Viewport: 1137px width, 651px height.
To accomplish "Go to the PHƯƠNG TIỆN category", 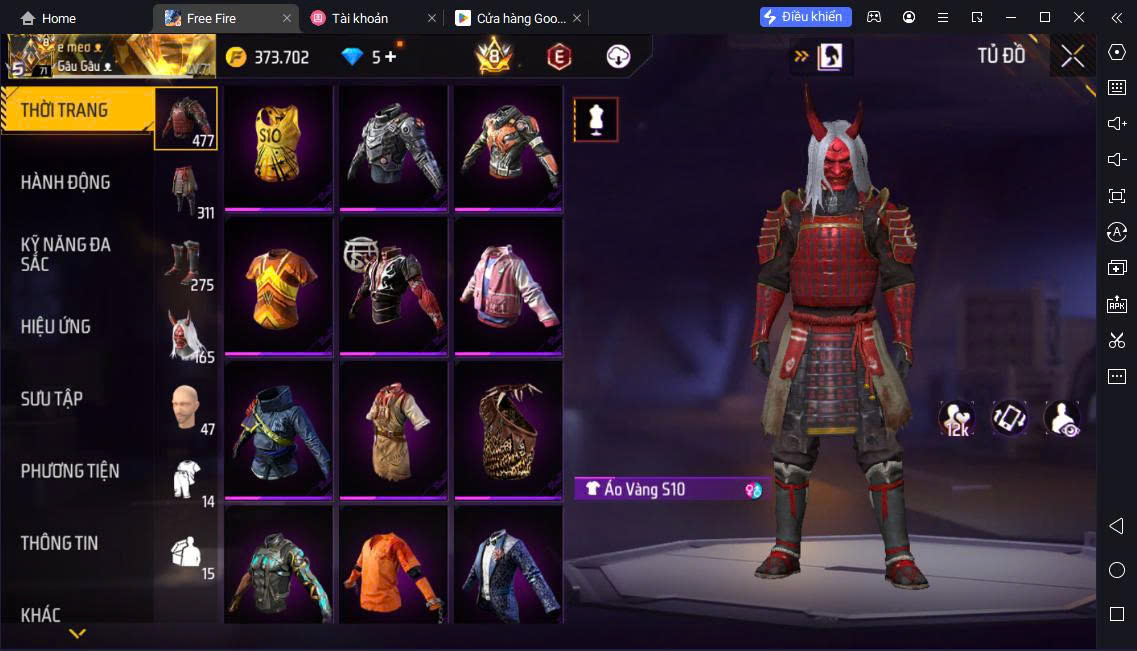I will click(x=70, y=471).
